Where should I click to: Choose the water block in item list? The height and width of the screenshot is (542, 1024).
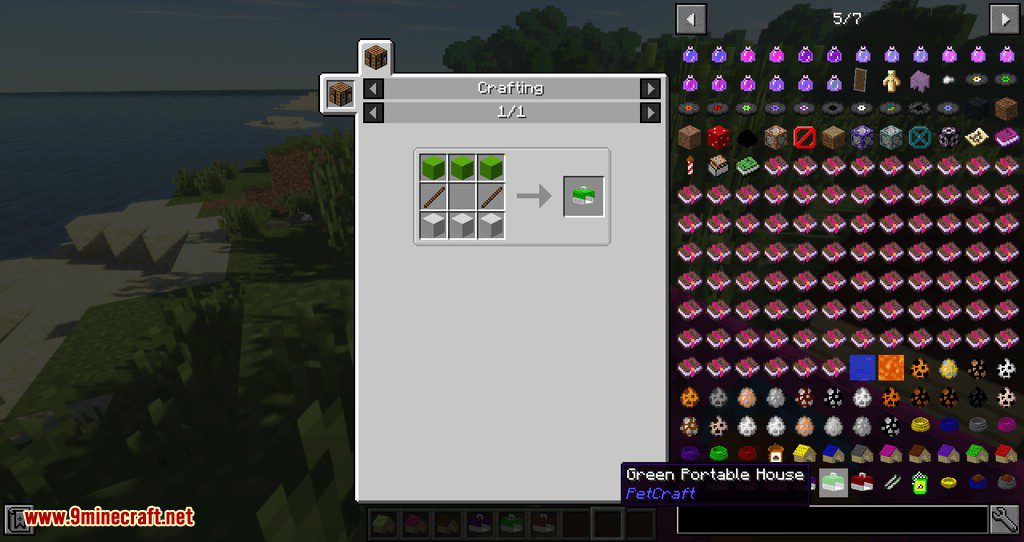[x=862, y=368]
